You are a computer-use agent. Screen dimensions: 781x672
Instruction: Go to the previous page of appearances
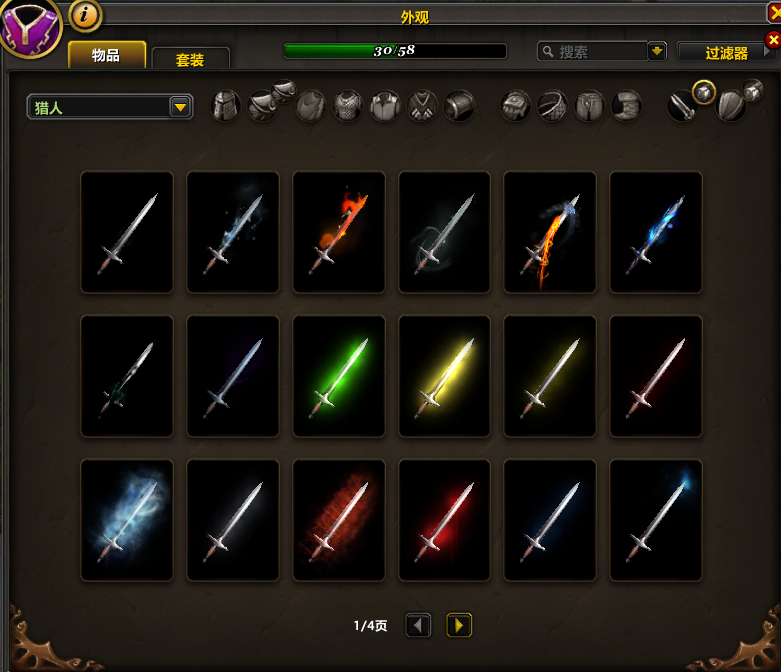[419, 626]
